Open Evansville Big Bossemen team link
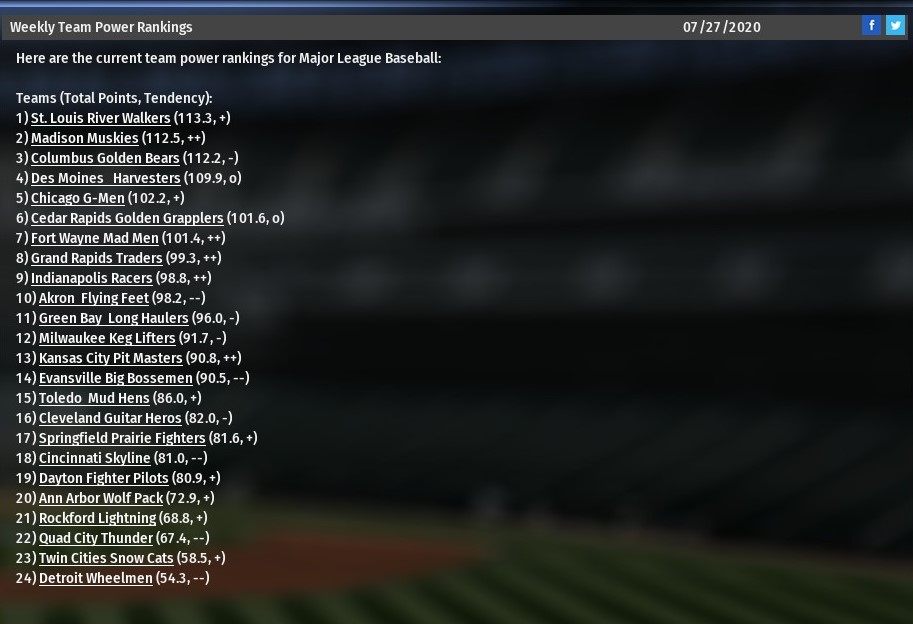913x624 pixels. coord(115,378)
